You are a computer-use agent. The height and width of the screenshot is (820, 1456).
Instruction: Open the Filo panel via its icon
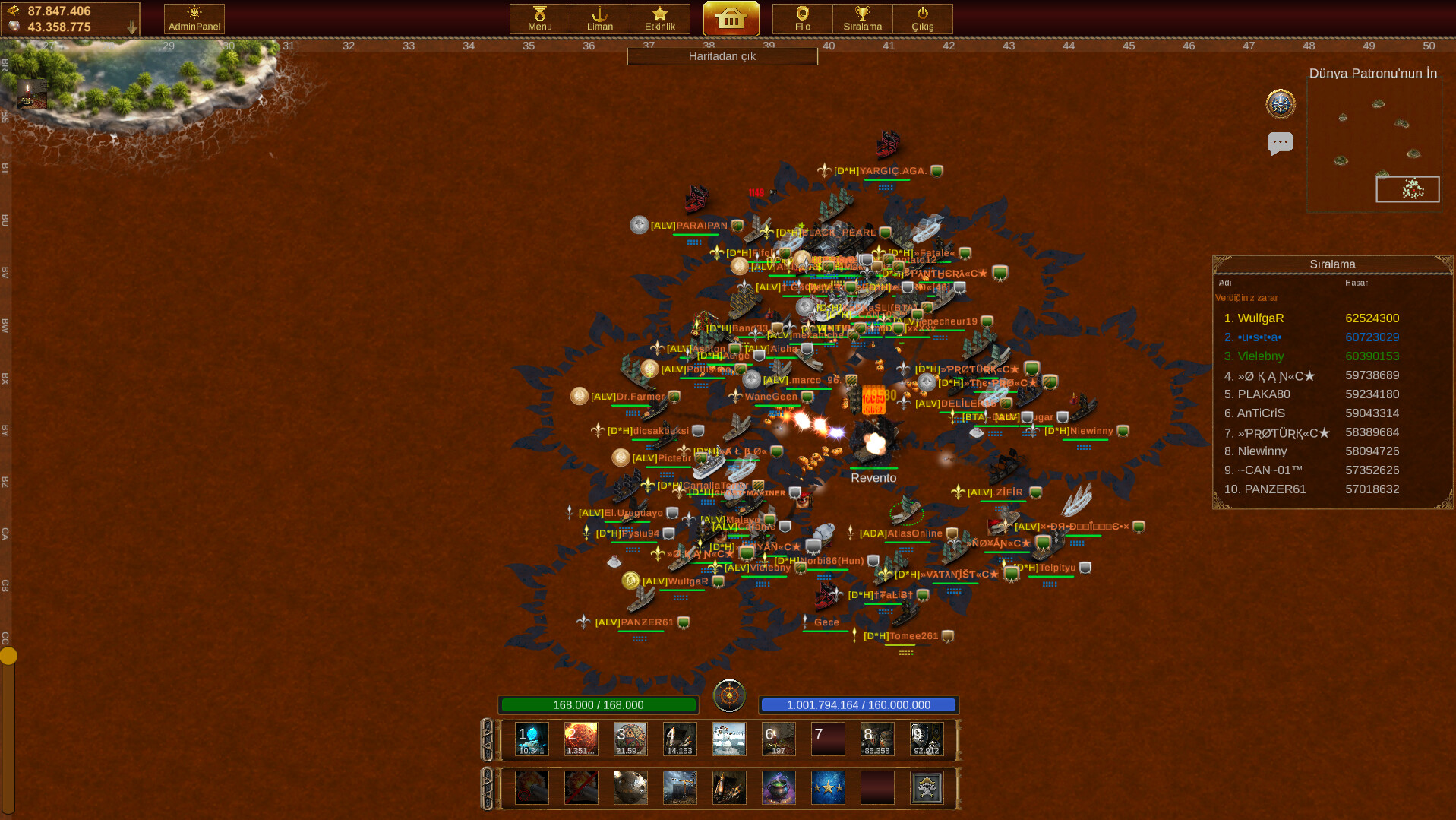coord(801,18)
